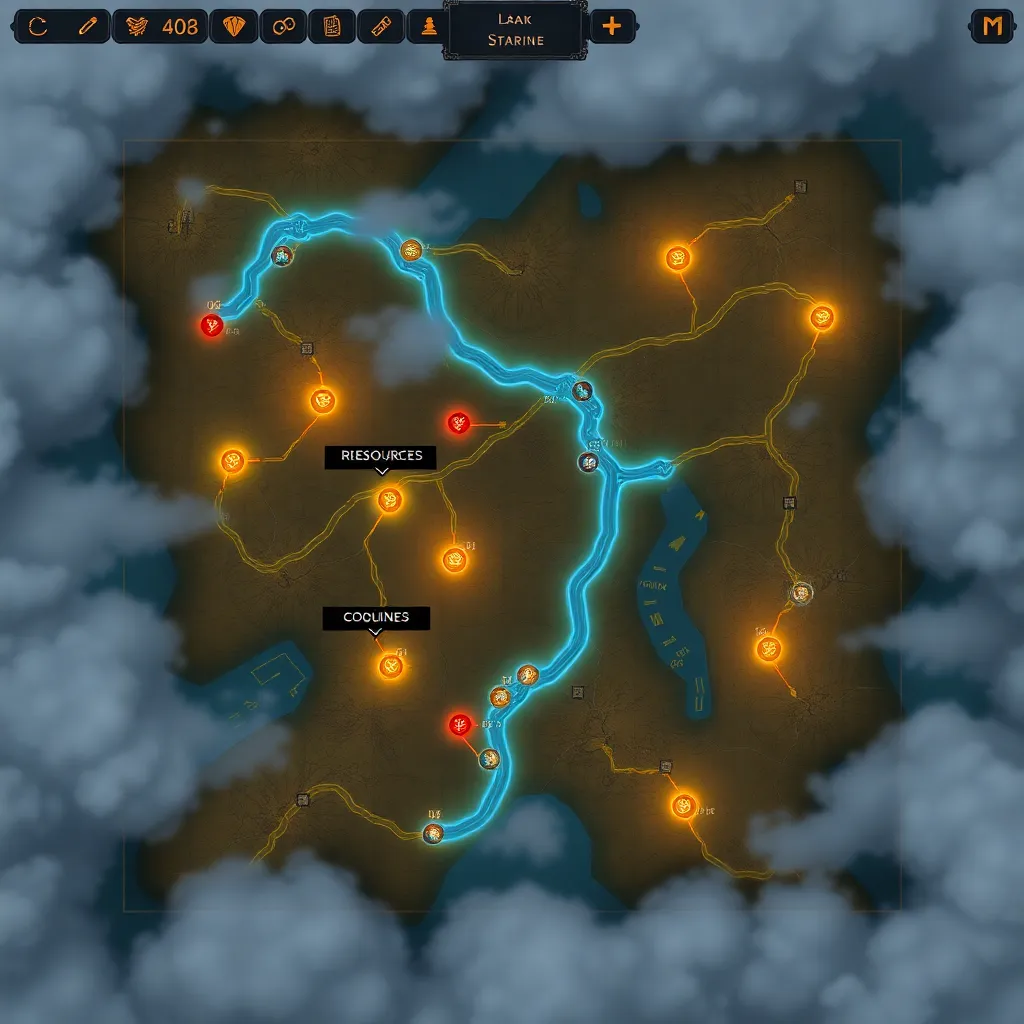Click the Riesources tooltip label
Screen dimensions: 1024x1024
point(381,456)
